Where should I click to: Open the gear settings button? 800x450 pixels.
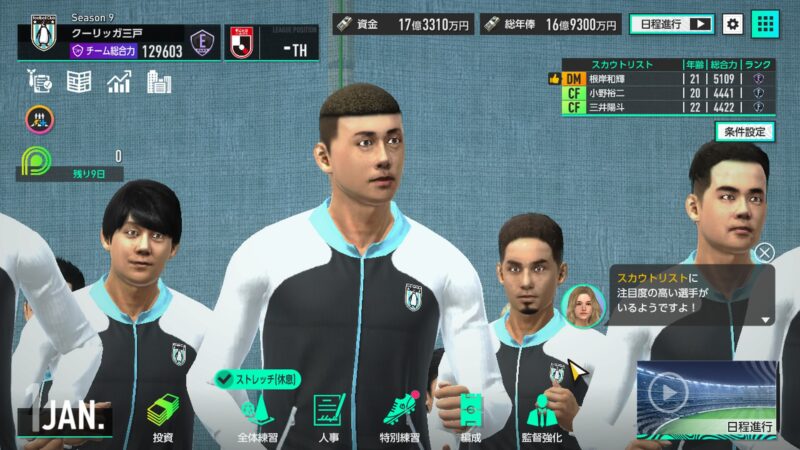[733, 24]
